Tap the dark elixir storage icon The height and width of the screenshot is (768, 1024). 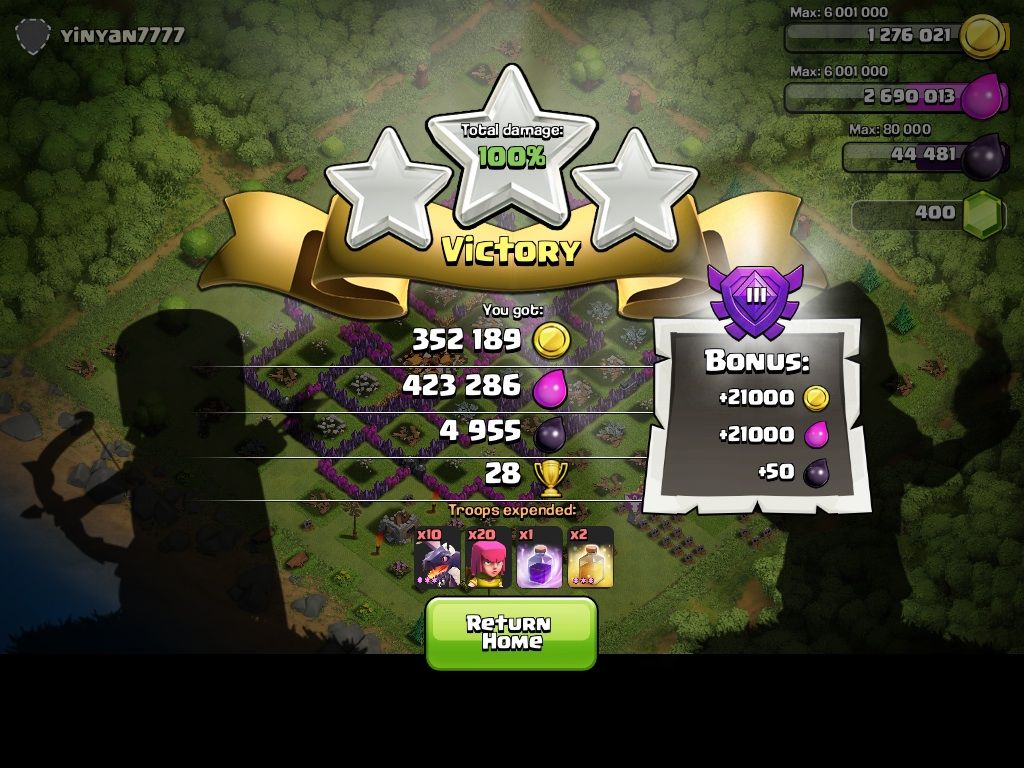[x=982, y=157]
